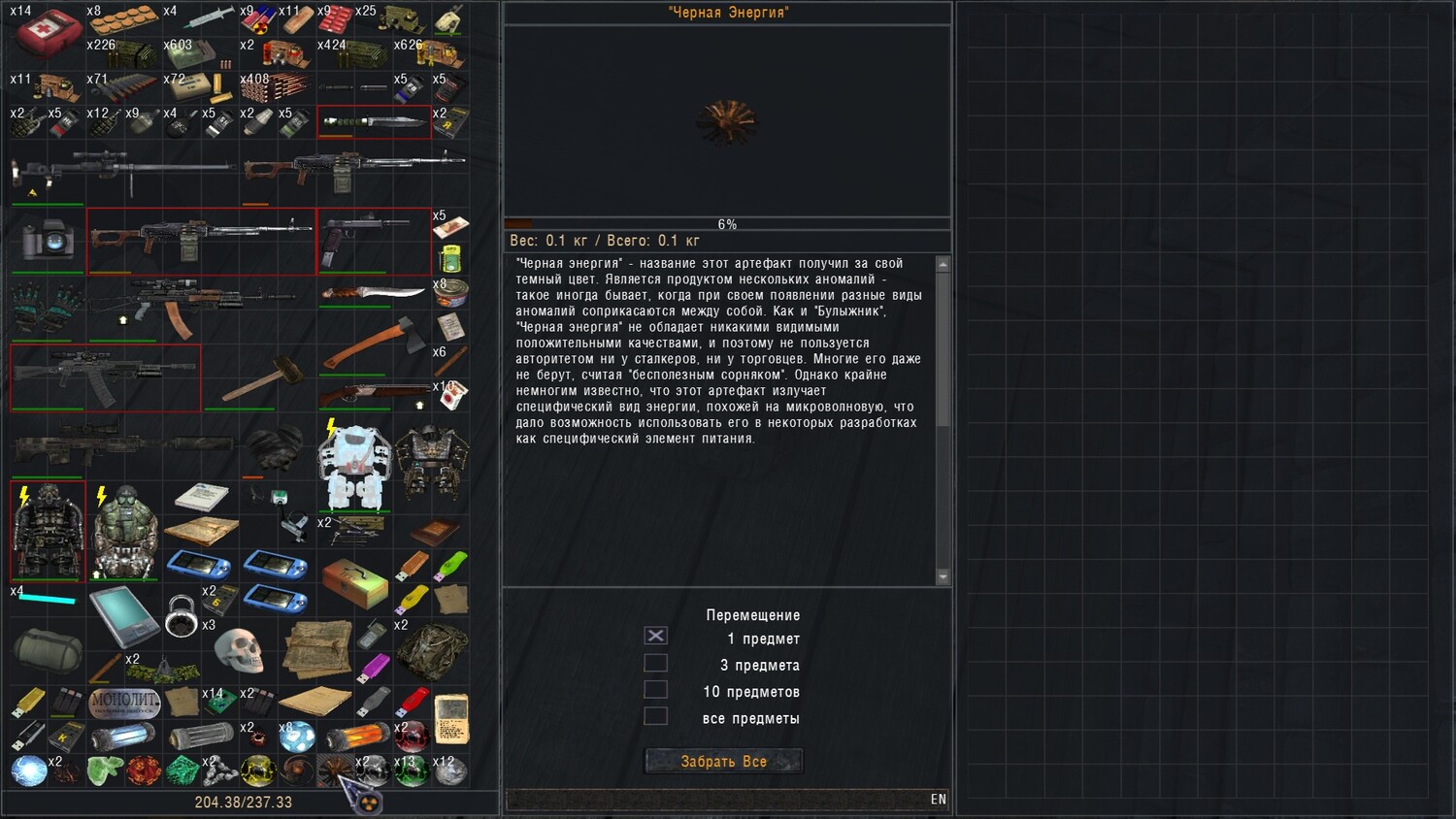The height and width of the screenshot is (819, 1456).
Task: Select the padlock item
Action: 181,616
